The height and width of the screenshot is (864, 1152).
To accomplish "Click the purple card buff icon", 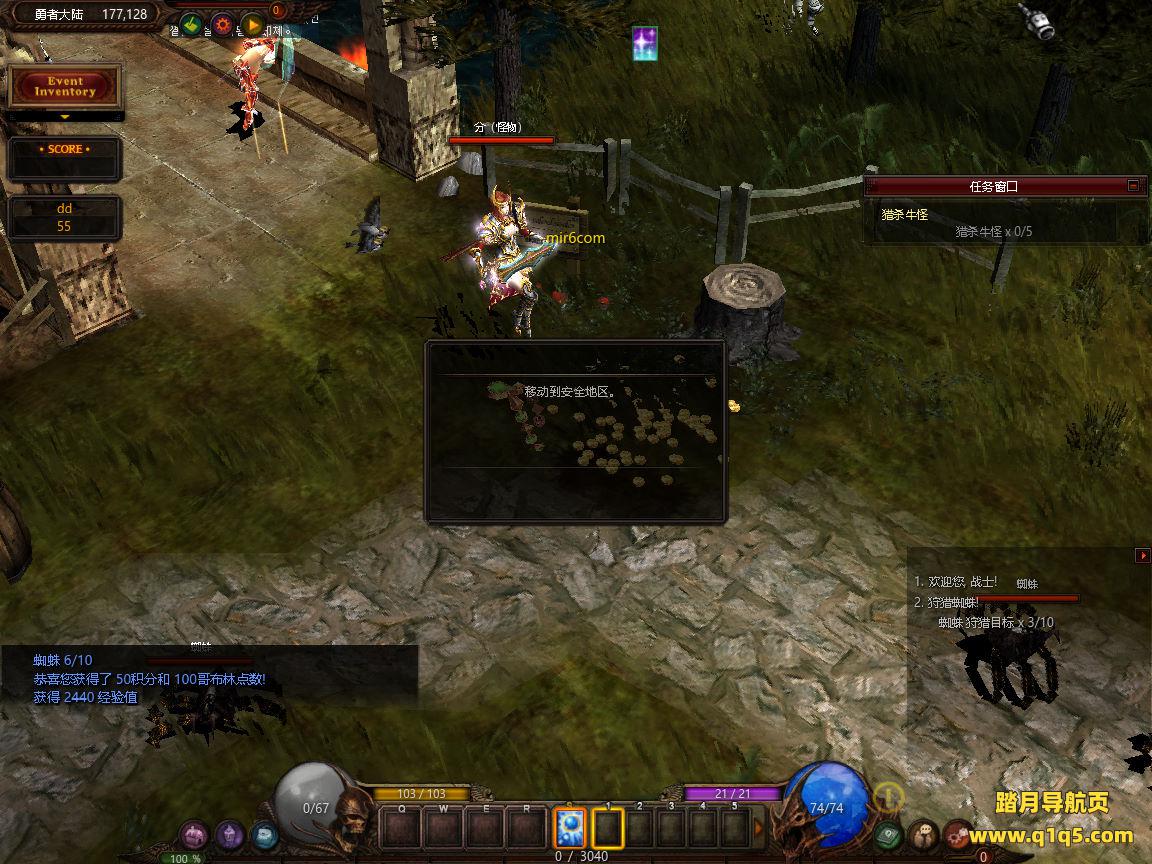I will [645, 43].
